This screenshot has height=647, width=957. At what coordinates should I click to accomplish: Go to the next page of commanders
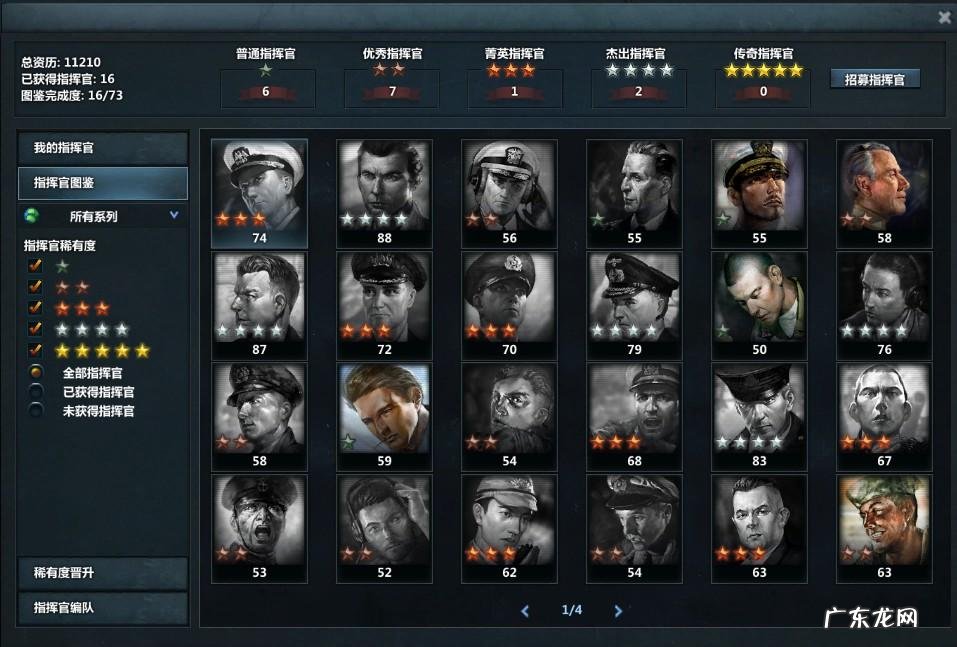pos(618,610)
